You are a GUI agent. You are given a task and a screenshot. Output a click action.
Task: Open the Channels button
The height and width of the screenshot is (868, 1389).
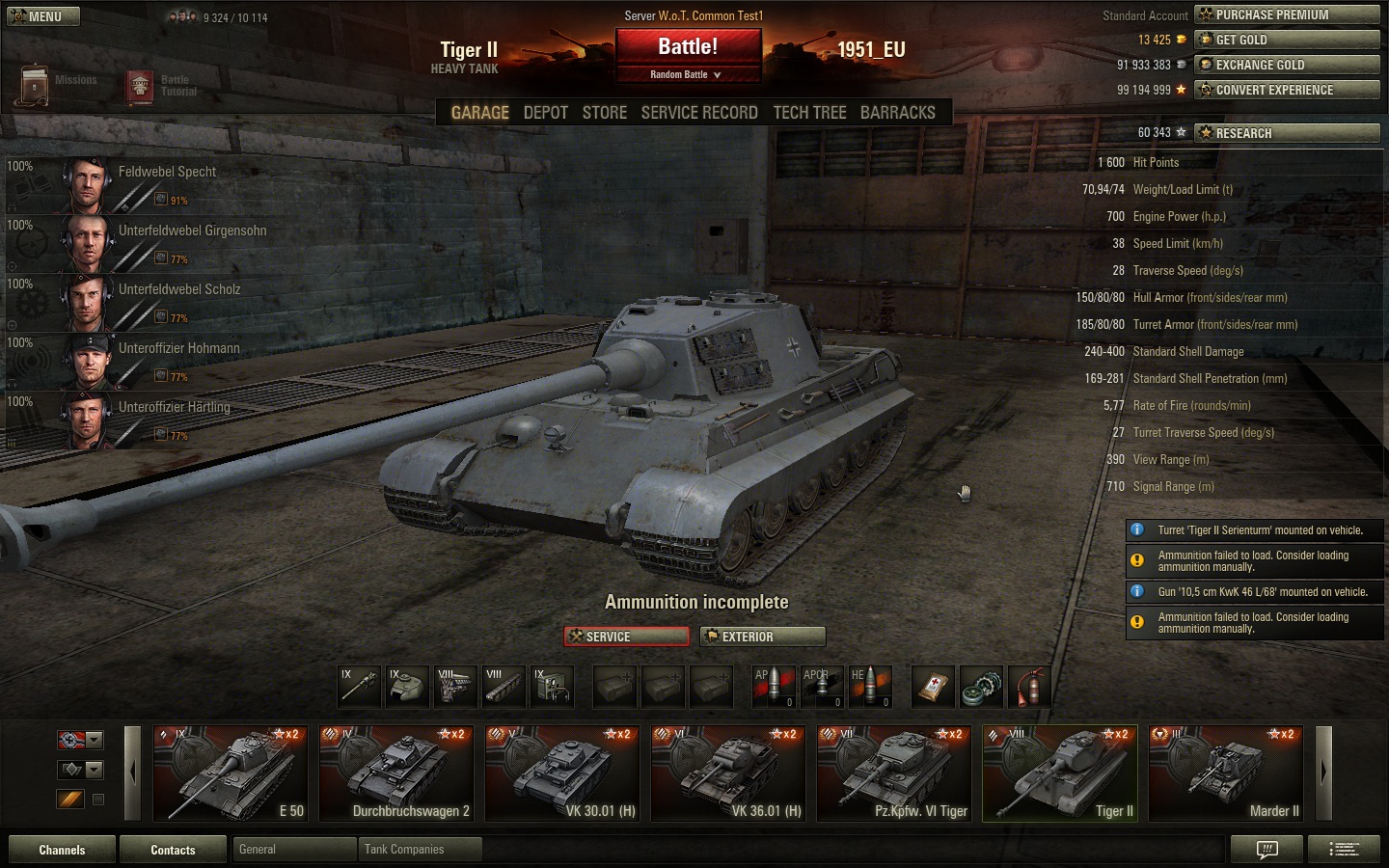62,850
